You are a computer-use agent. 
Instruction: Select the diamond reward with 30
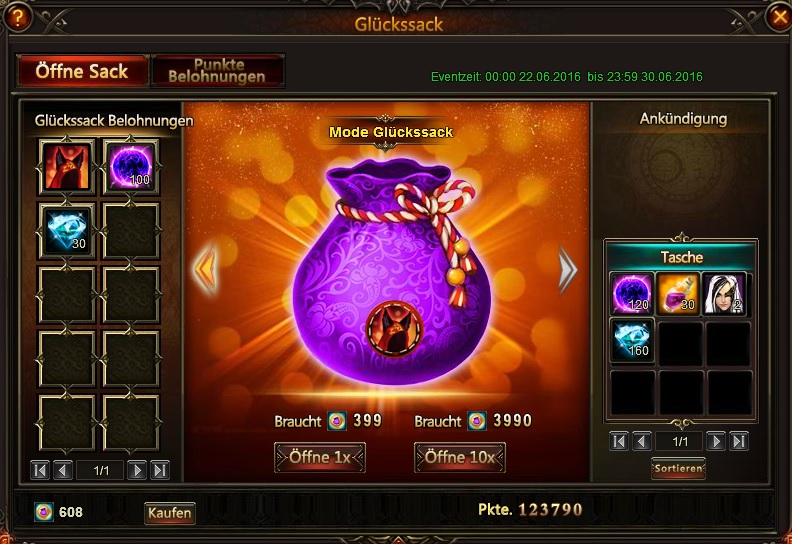click(67, 230)
